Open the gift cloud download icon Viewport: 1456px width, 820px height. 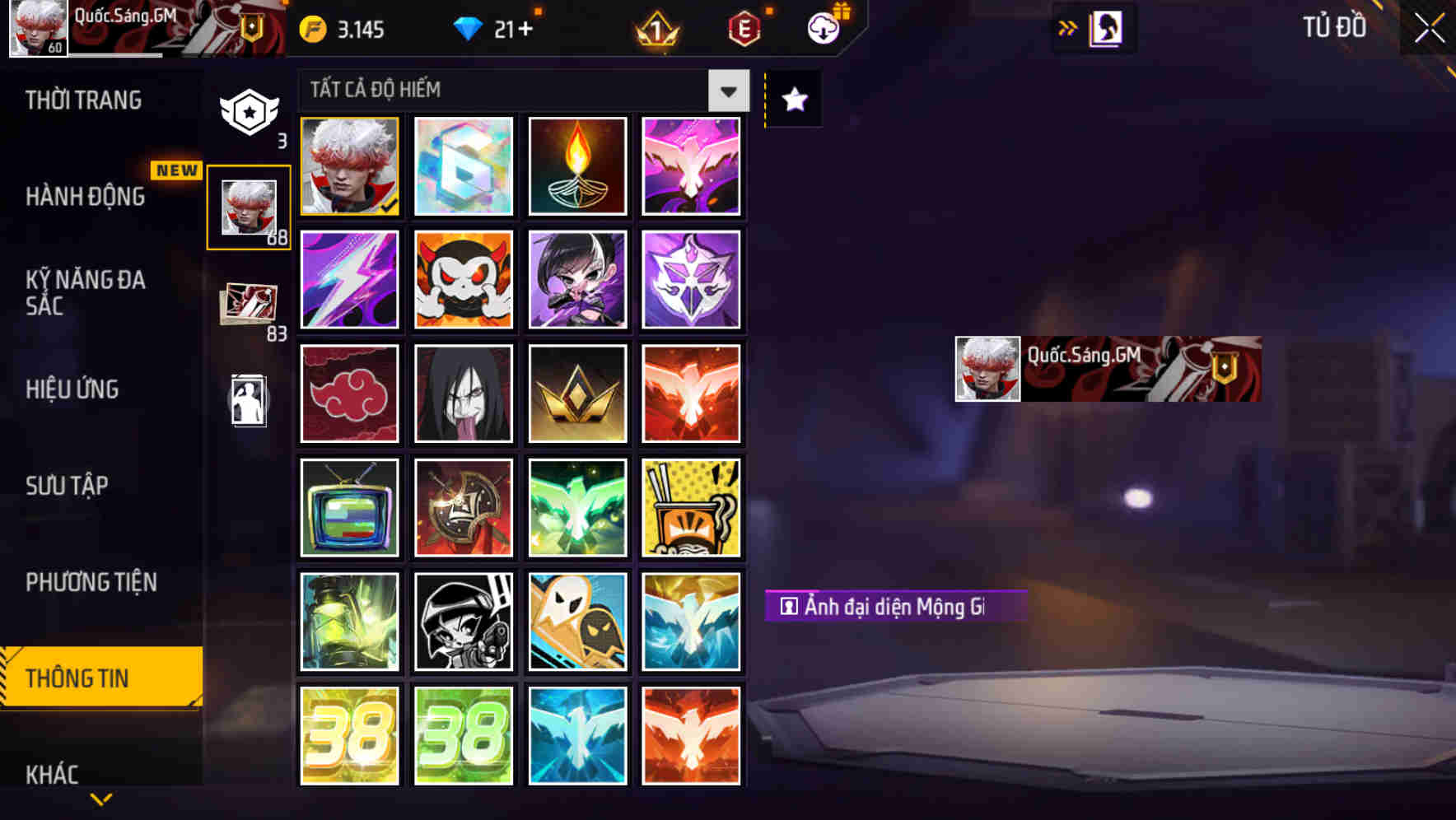point(822,27)
